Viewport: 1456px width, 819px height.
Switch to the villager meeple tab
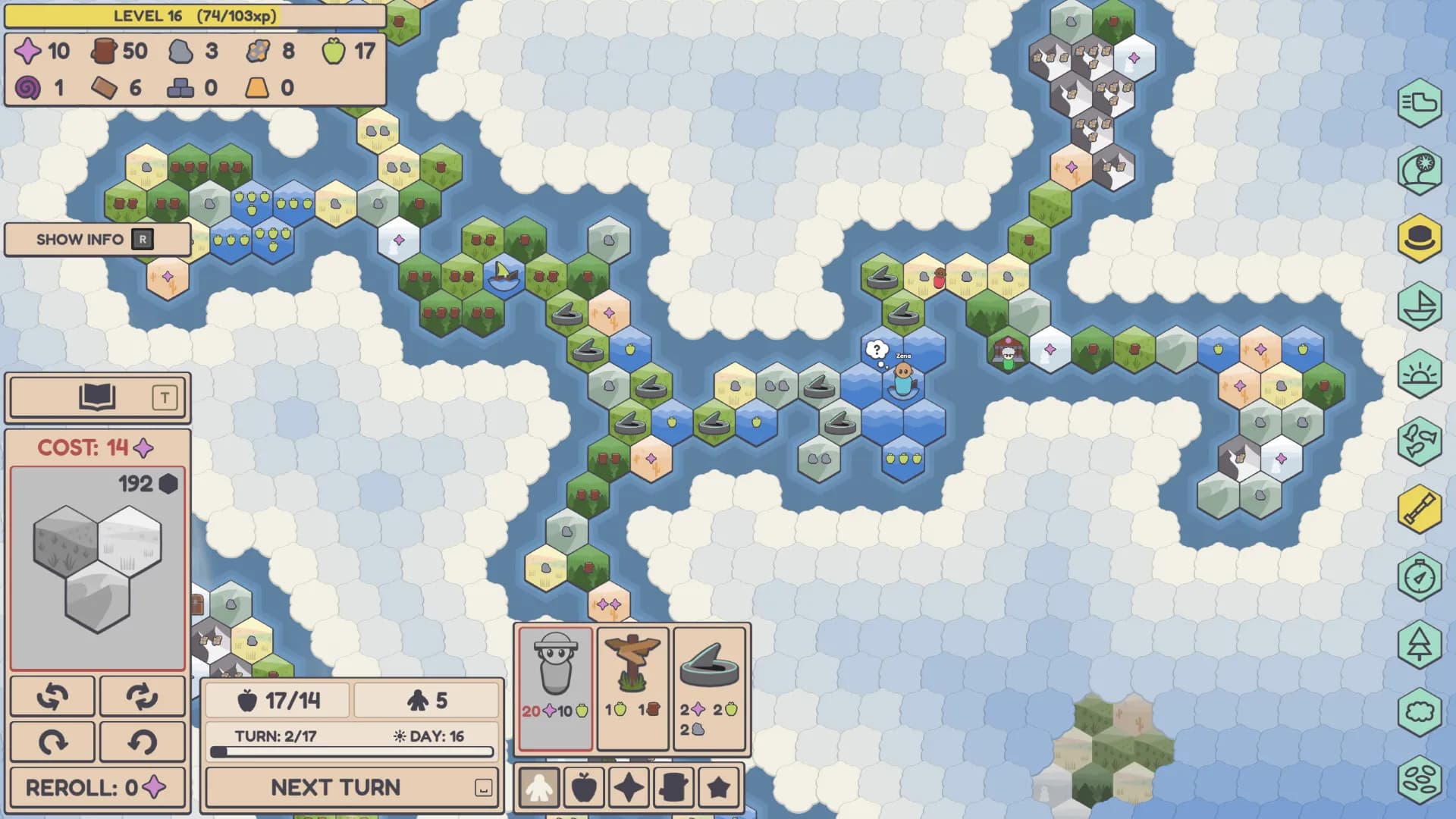click(539, 787)
